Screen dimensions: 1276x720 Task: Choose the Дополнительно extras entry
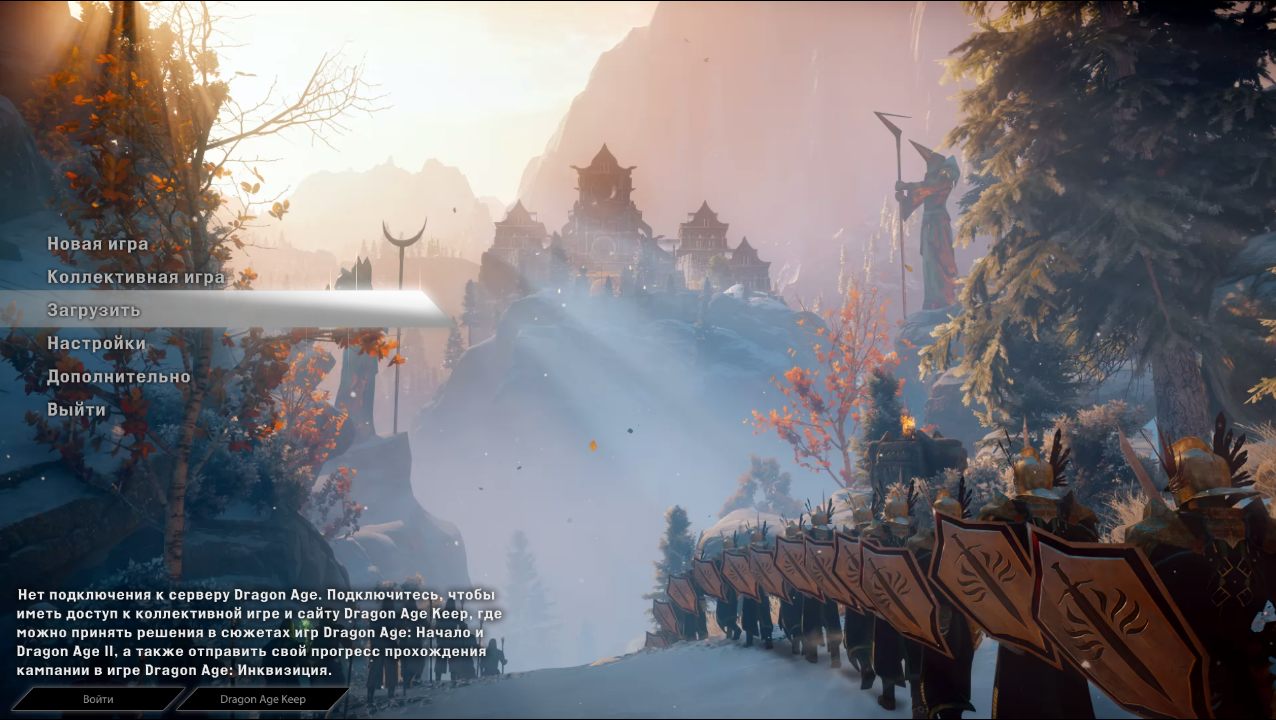[x=118, y=377]
